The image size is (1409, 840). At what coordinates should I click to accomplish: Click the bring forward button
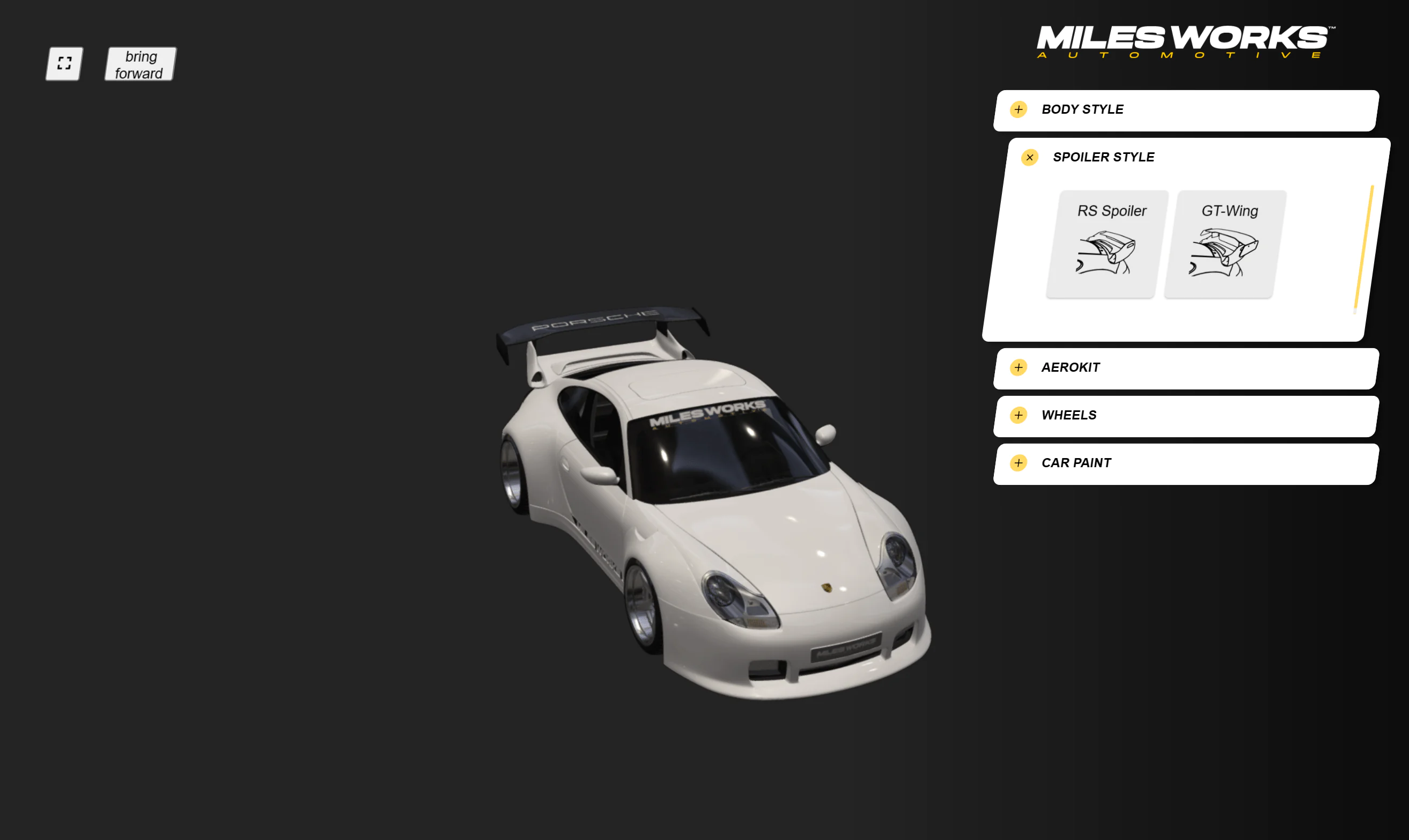(140, 64)
